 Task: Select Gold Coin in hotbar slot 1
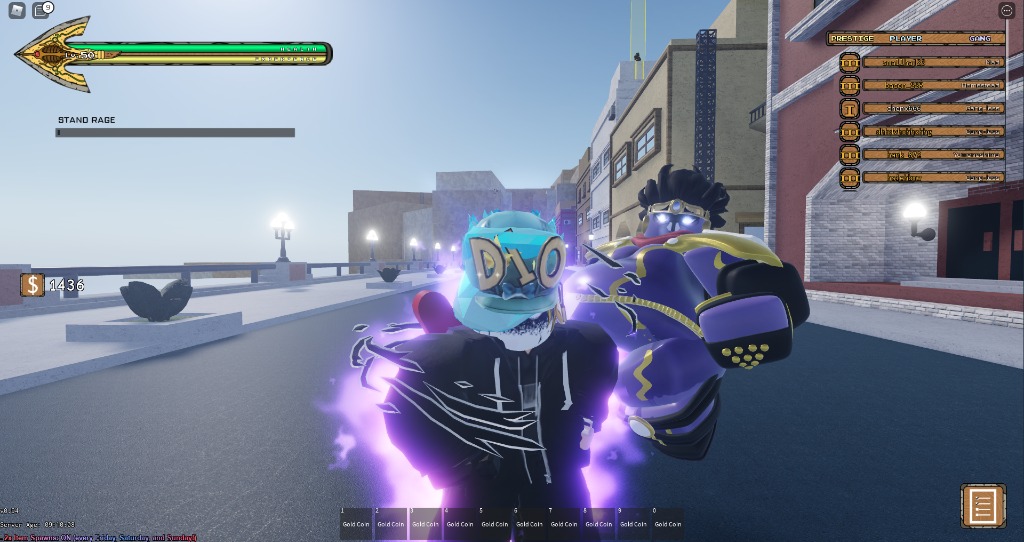coord(356,523)
